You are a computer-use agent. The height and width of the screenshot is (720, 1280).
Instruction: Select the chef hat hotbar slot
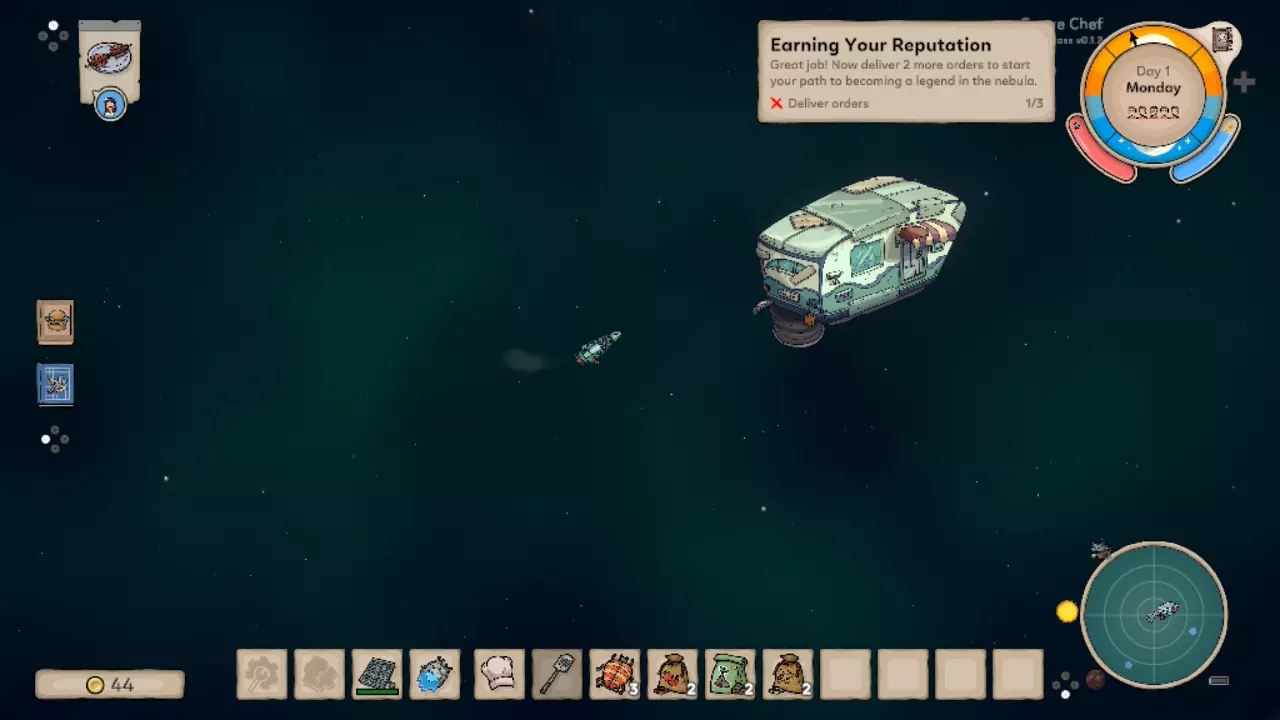click(x=499, y=674)
